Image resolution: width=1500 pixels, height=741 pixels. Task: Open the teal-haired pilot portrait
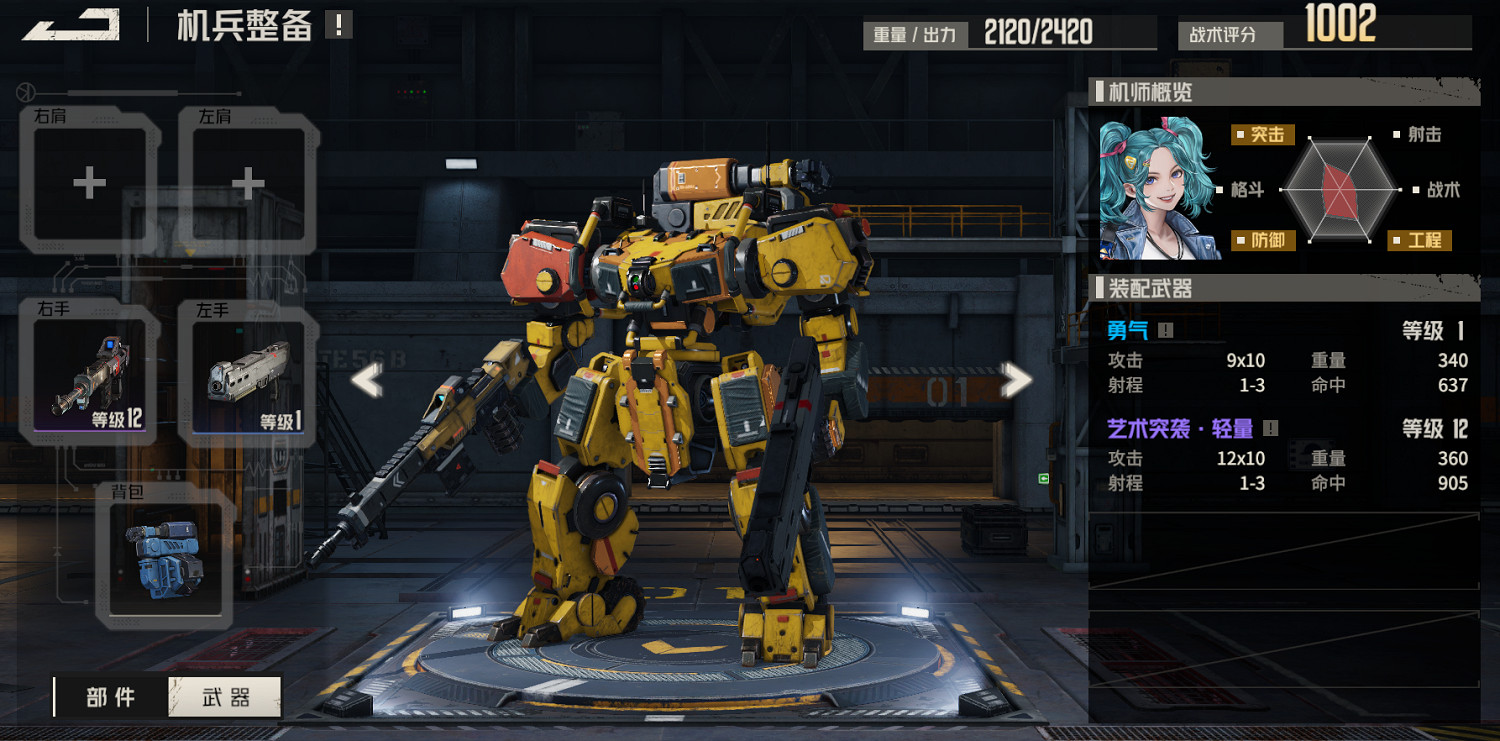point(1158,190)
